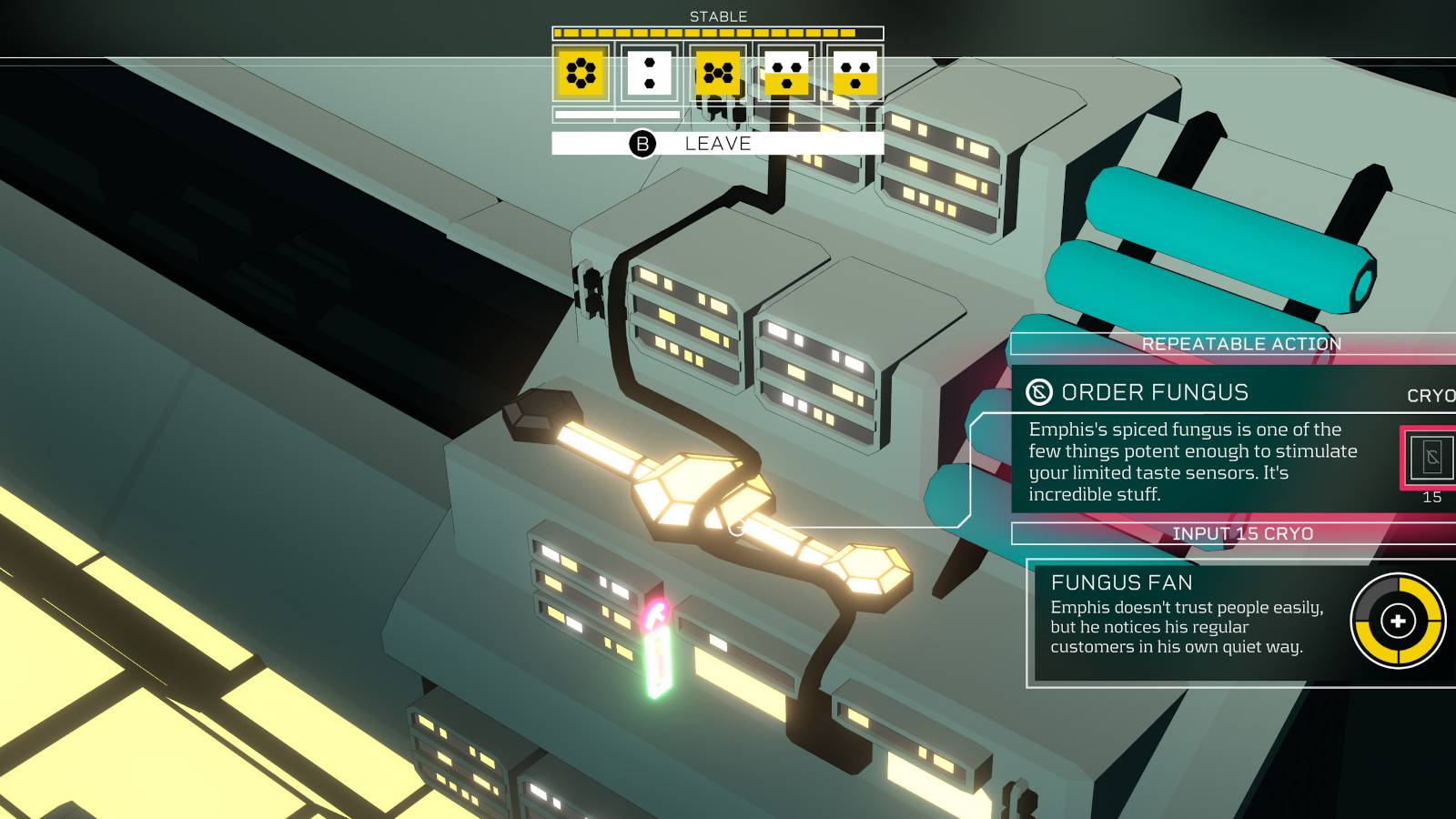Select the rightmost three-pip die
Viewport: 1456px width, 819px height.
(855, 77)
